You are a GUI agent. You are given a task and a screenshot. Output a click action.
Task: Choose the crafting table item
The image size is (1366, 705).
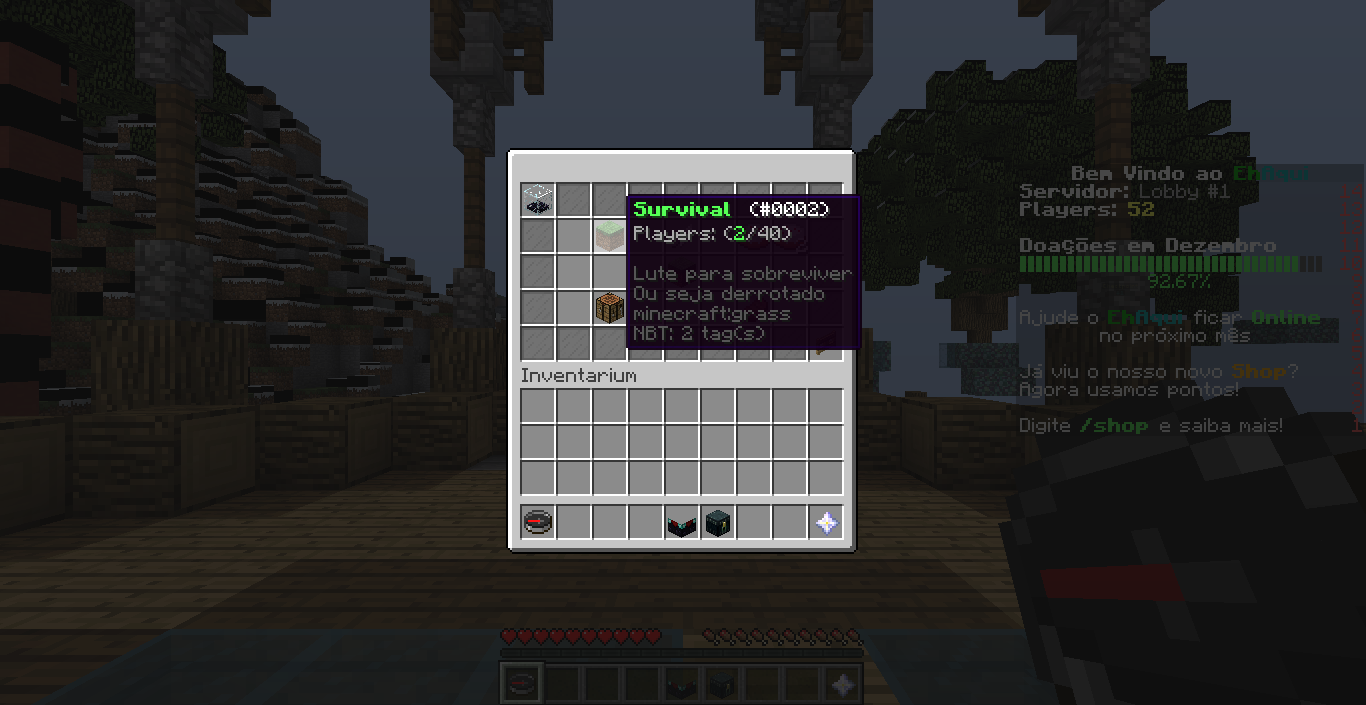(x=609, y=308)
